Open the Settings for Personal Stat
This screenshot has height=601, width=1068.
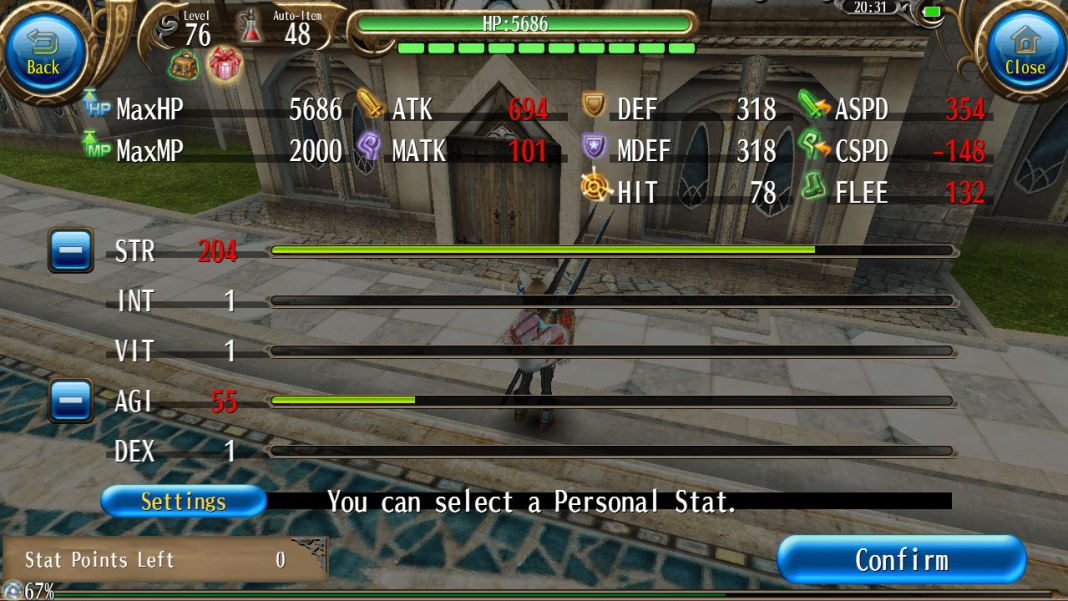pos(183,501)
